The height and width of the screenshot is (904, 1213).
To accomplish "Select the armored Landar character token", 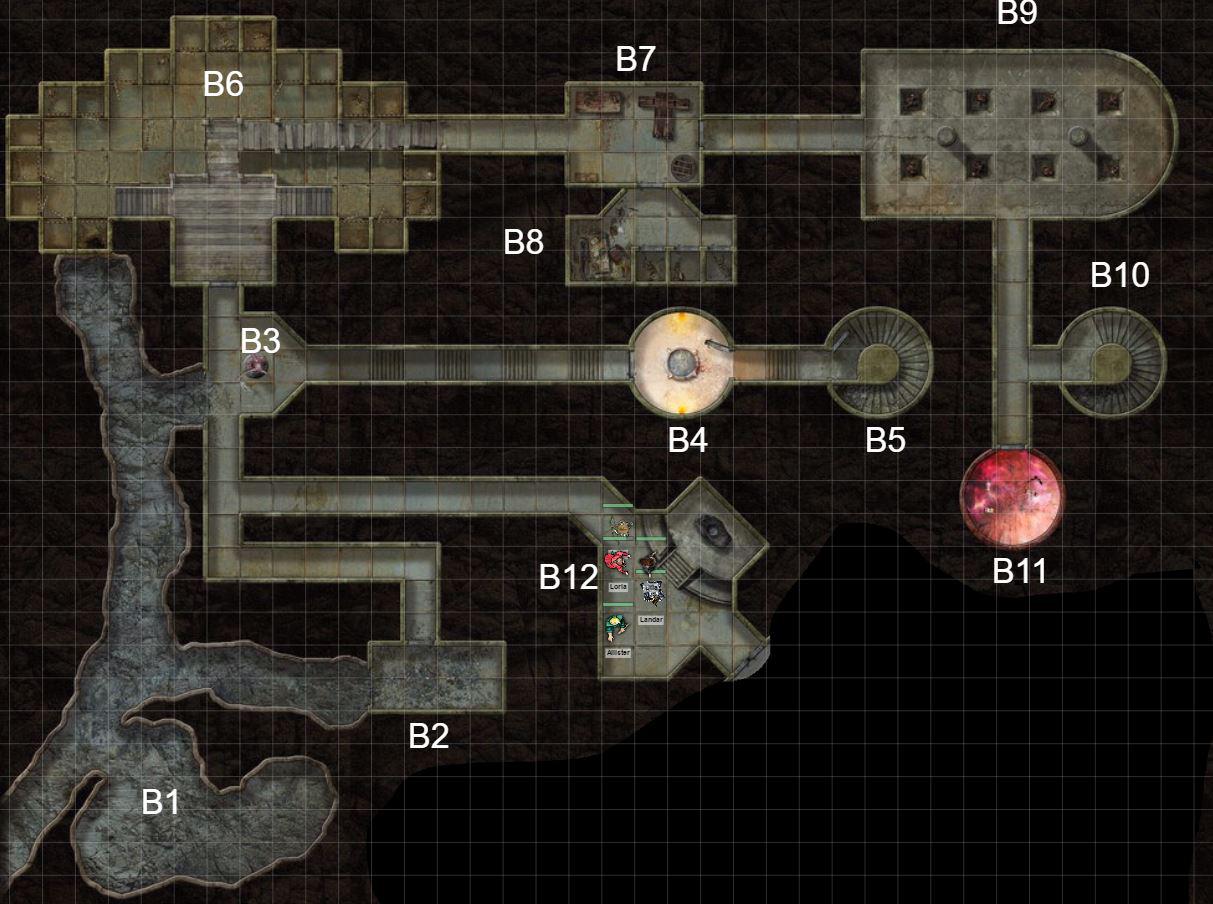I will [652, 593].
